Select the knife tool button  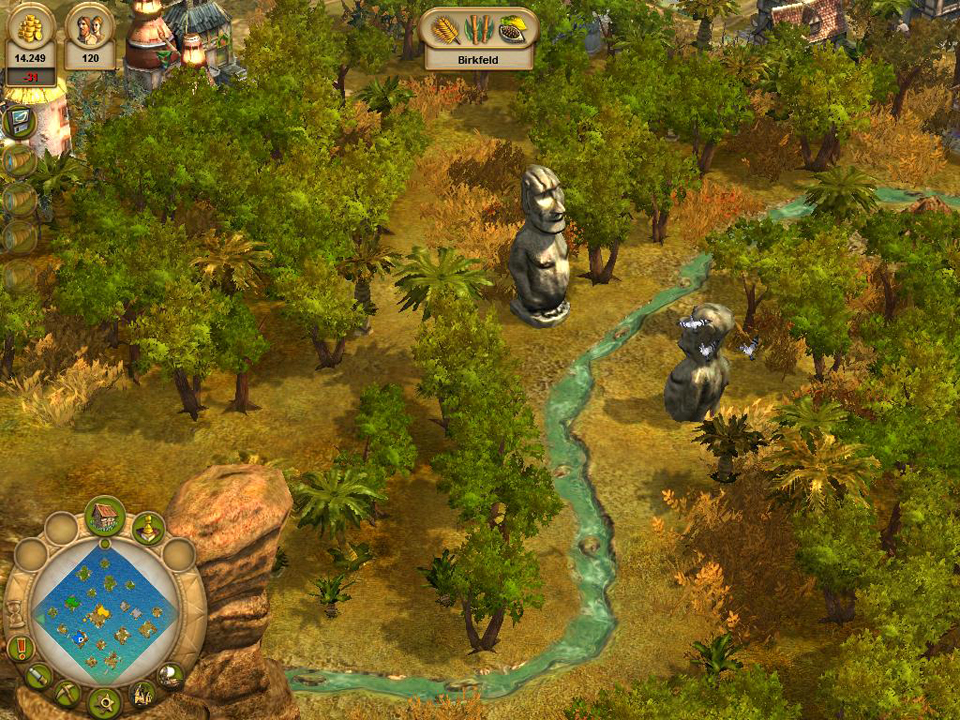pos(39,676)
